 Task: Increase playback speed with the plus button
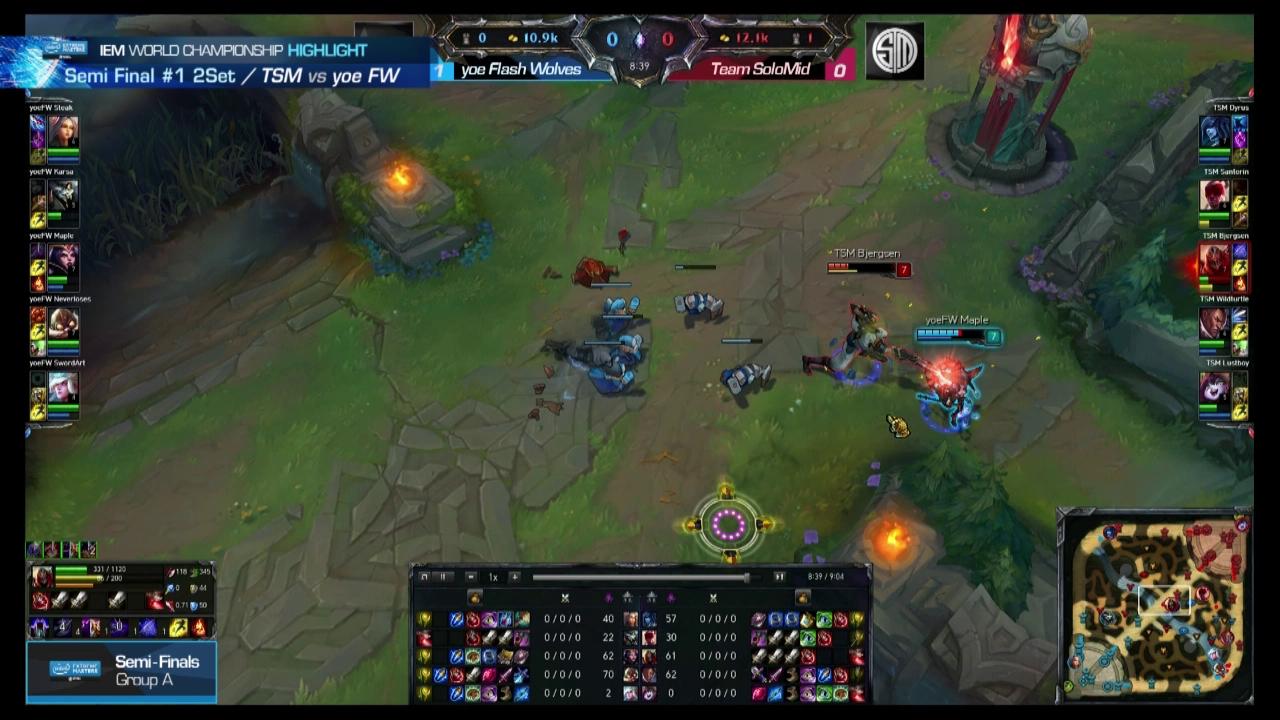coord(515,576)
